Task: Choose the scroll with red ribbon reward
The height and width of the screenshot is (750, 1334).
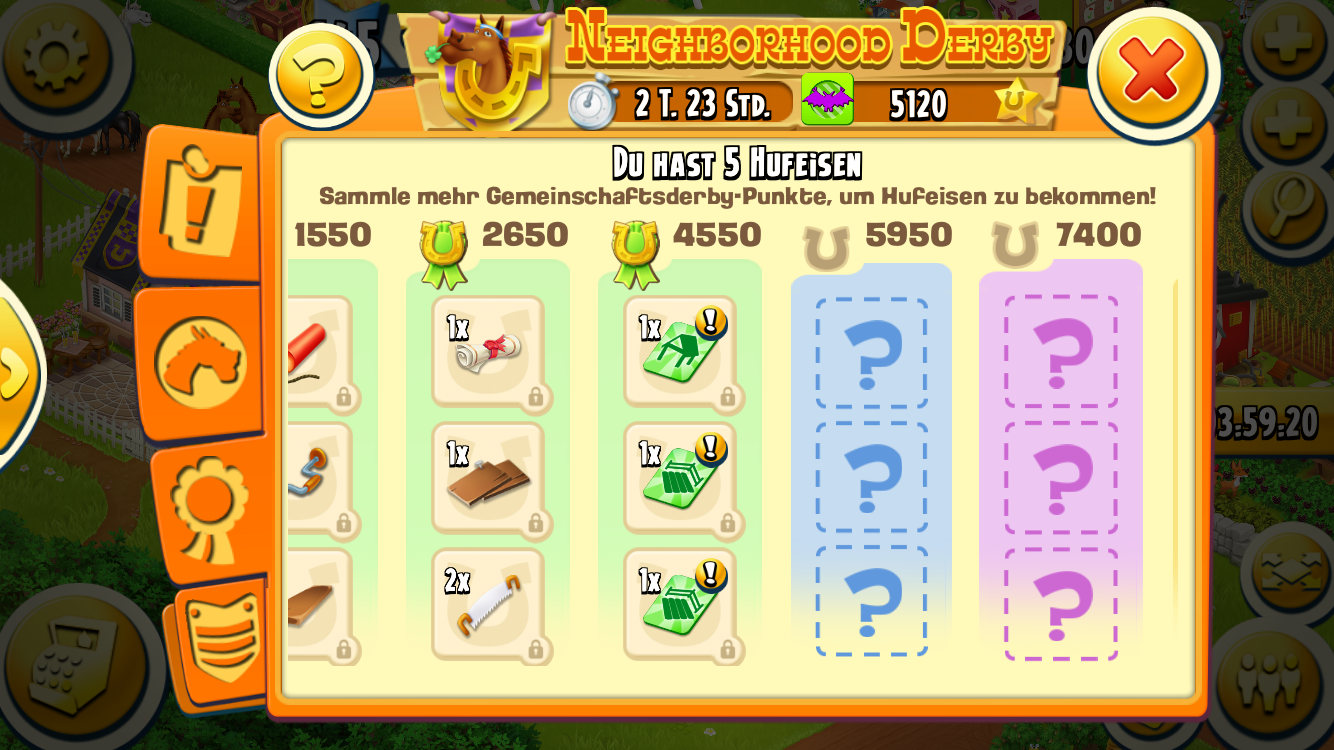Action: 488,351
